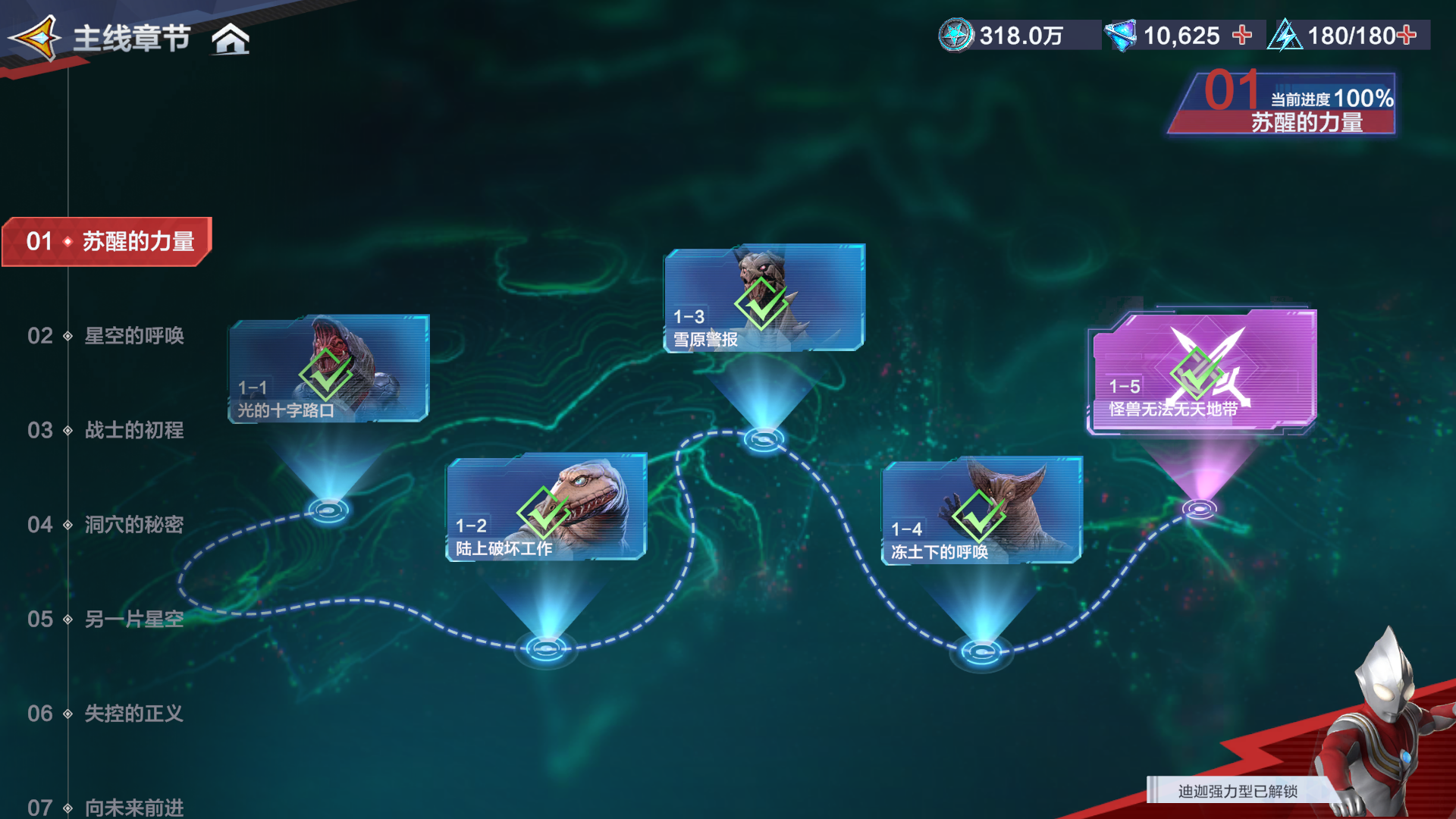
Task: Open boss stage 1-5 怪兽无法无天地带
Action: click(x=1203, y=371)
